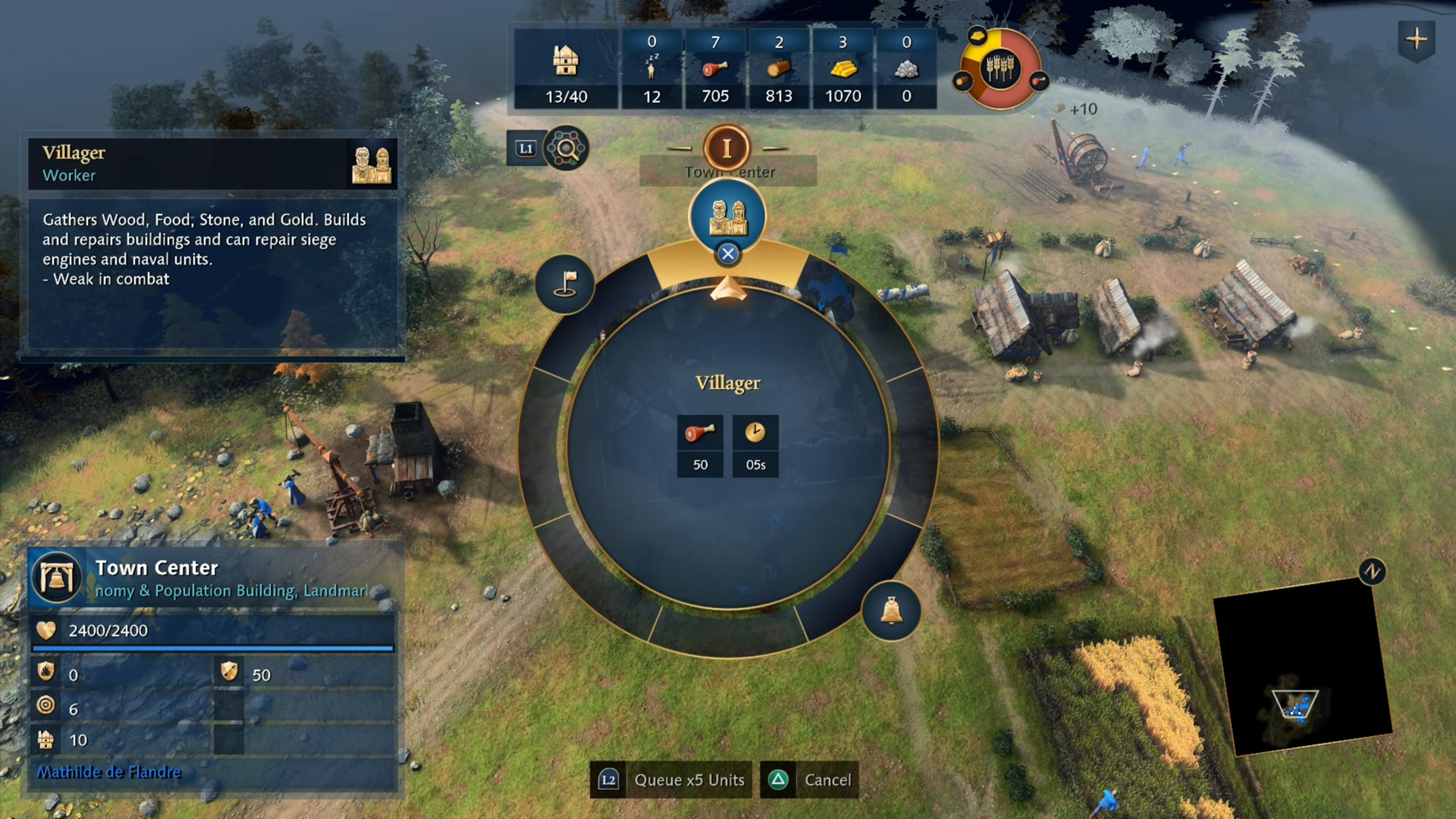The image size is (1456, 819).
Task: Choose Cancel to close the radial menu
Action: pos(810,780)
